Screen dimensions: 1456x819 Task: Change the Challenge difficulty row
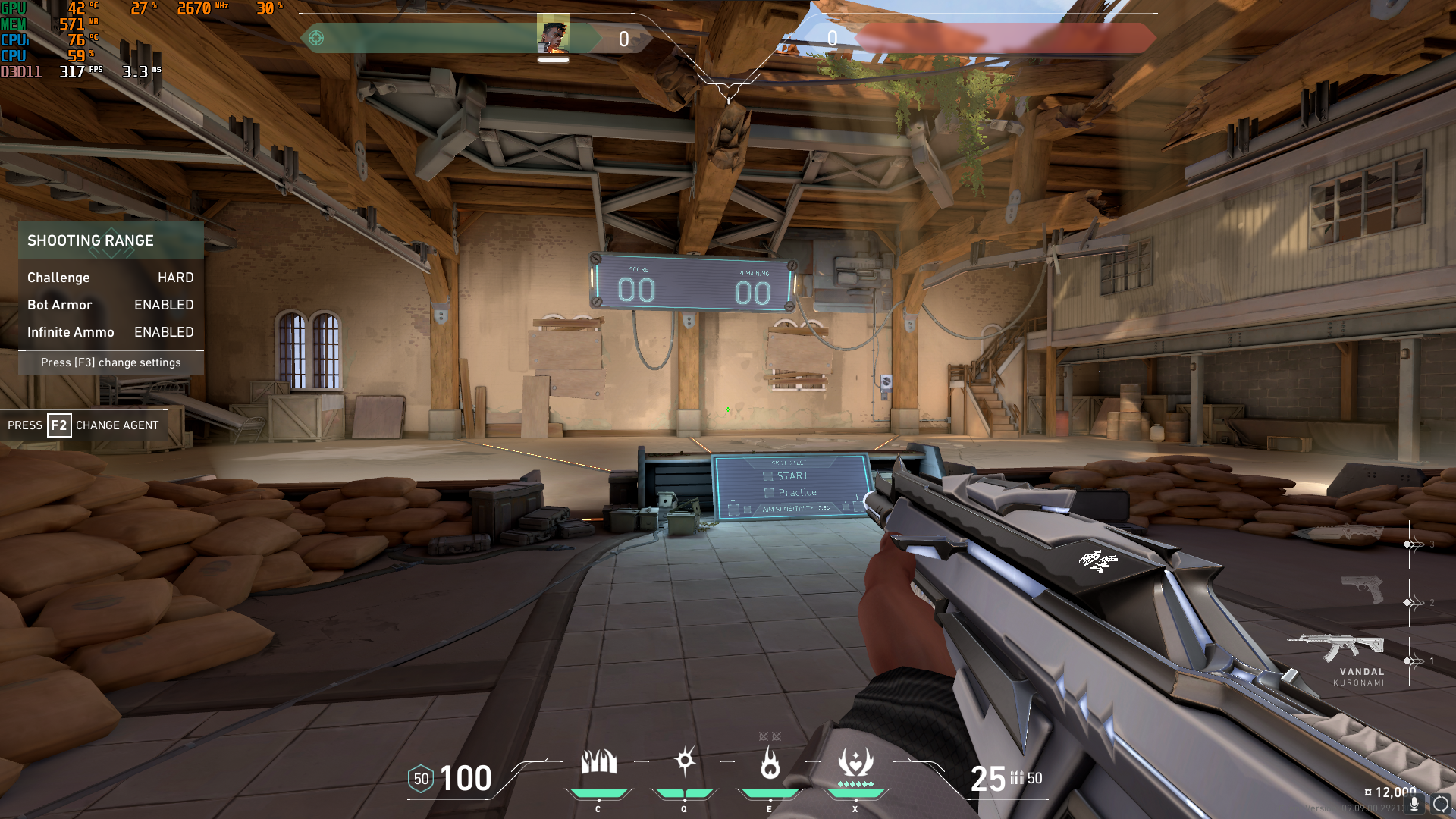pyautogui.click(x=111, y=278)
